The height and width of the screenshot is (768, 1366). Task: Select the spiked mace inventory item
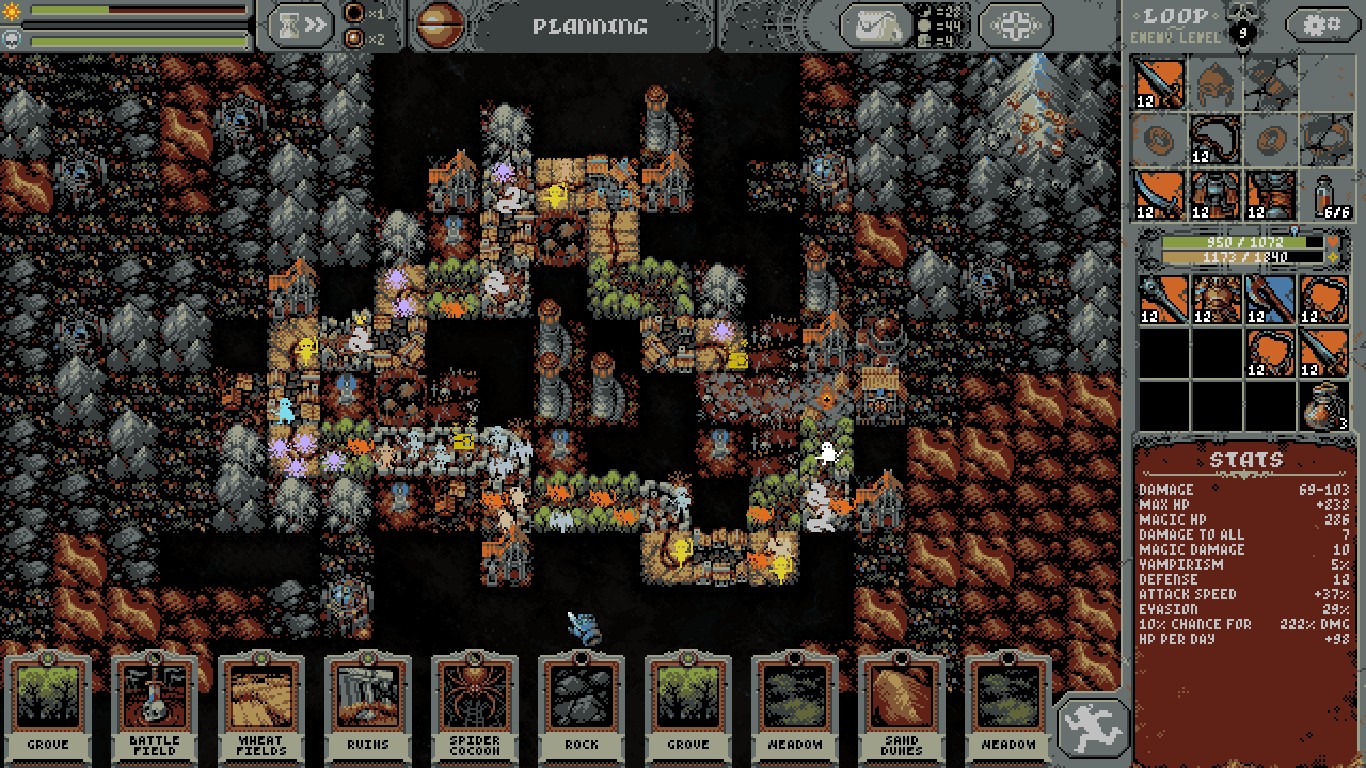[x=1164, y=301]
